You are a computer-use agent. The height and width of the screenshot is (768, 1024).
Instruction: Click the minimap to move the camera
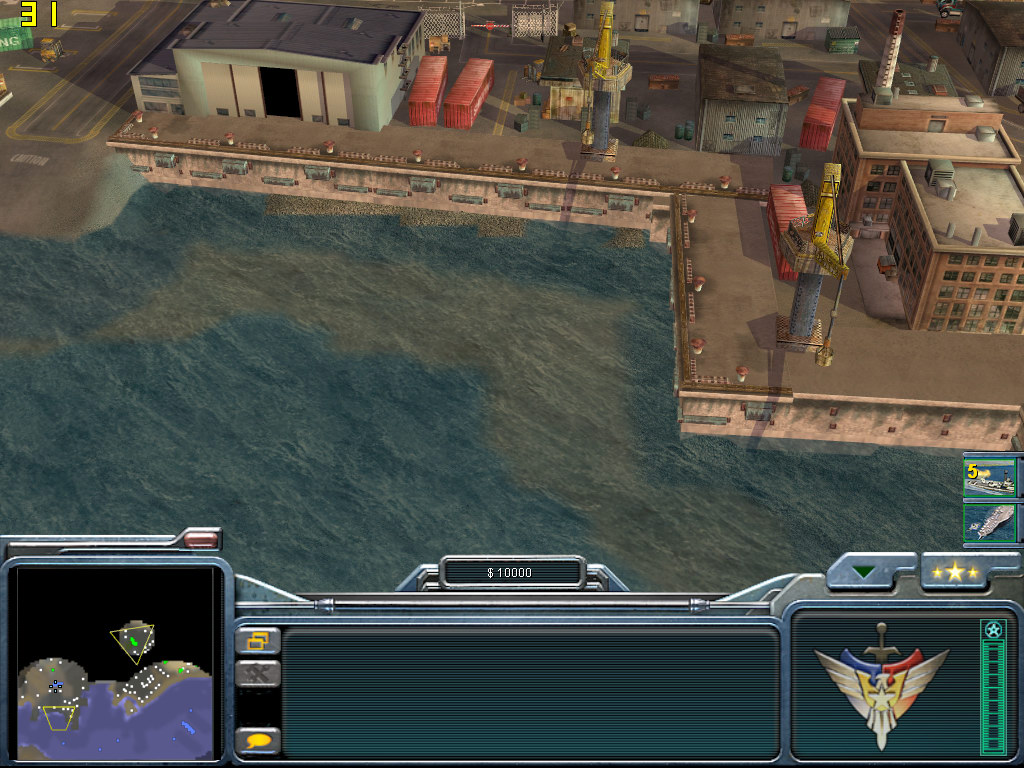tap(115, 662)
